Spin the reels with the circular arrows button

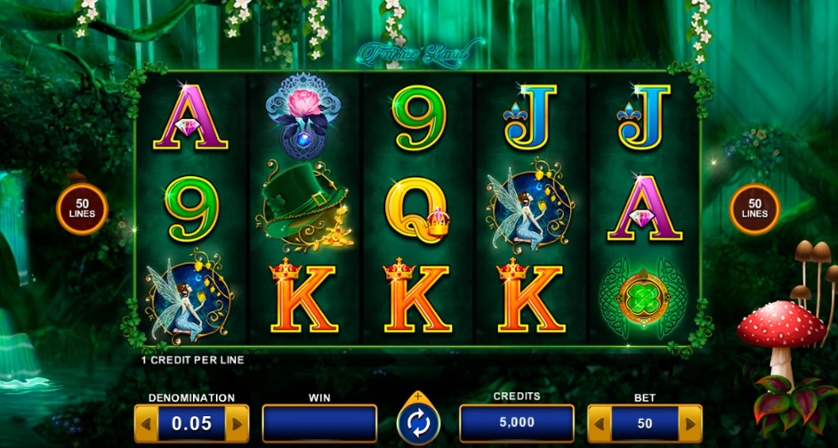pyautogui.click(x=418, y=423)
